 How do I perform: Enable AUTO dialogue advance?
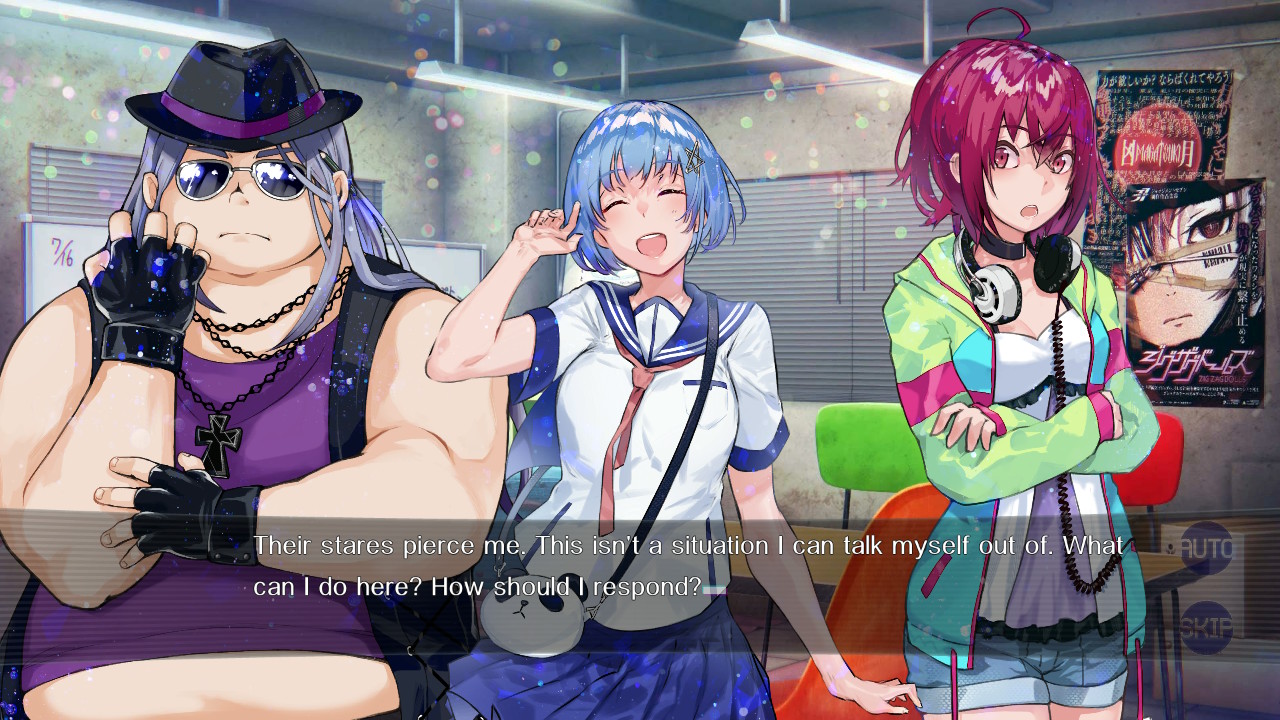(x=1206, y=548)
